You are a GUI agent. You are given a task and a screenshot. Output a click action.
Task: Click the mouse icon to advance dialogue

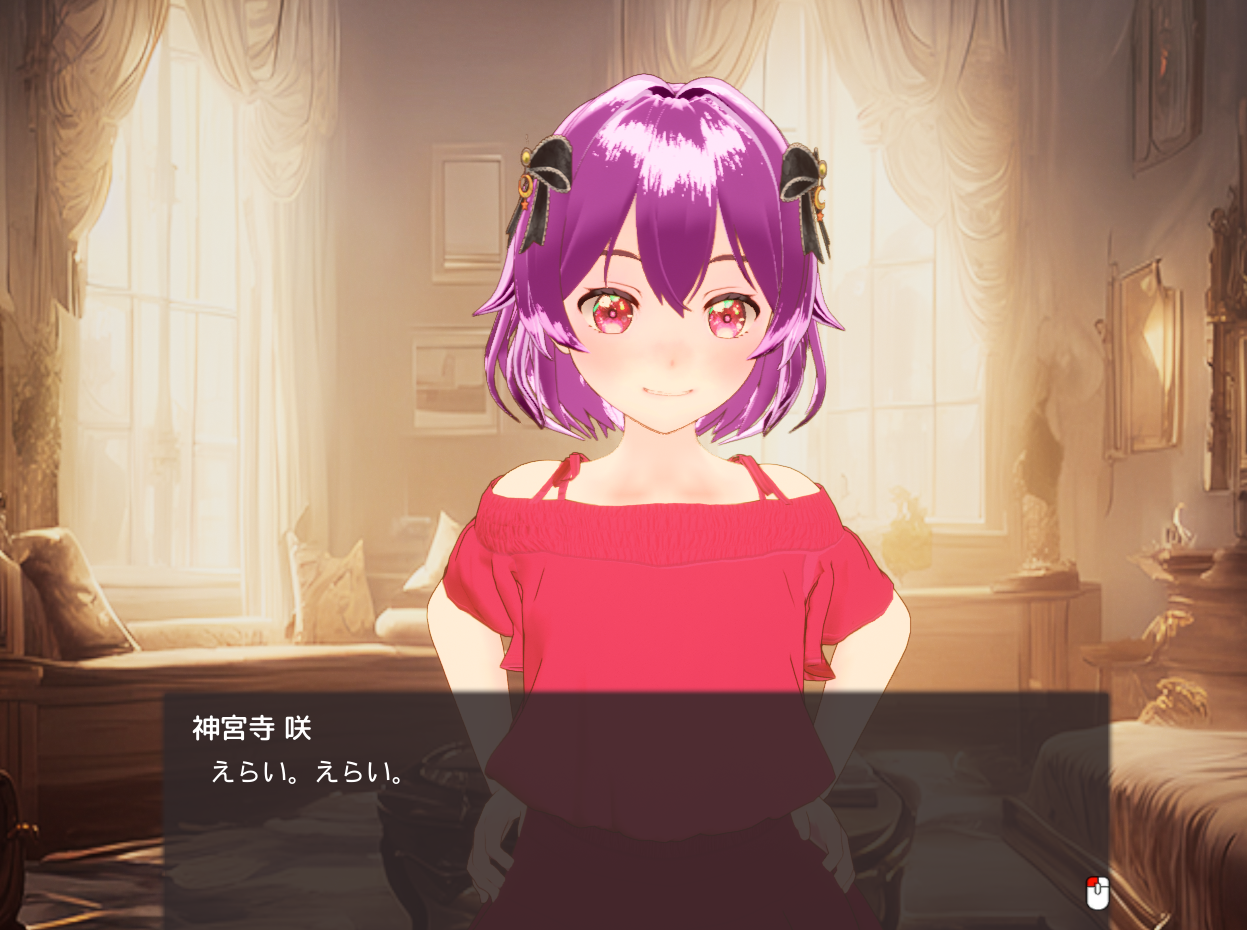1097,891
